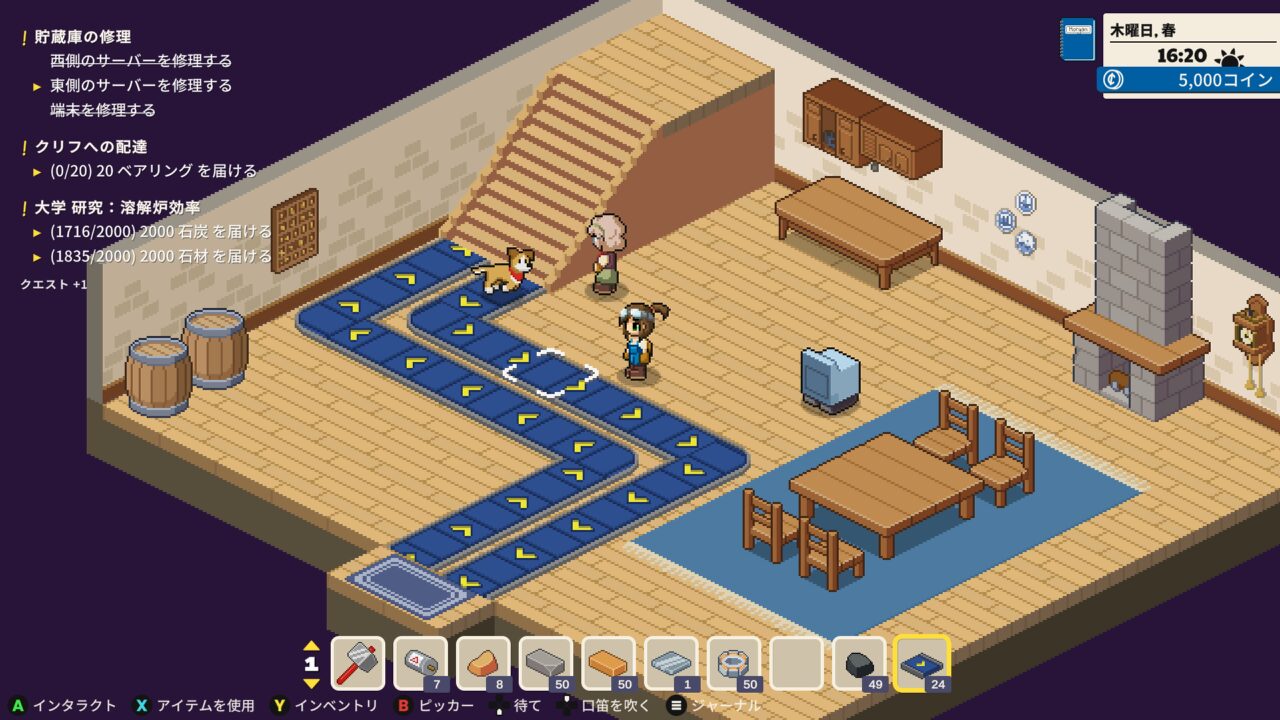Select the steel plate slot
This screenshot has width=1280, height=720.
pos(671,663)
